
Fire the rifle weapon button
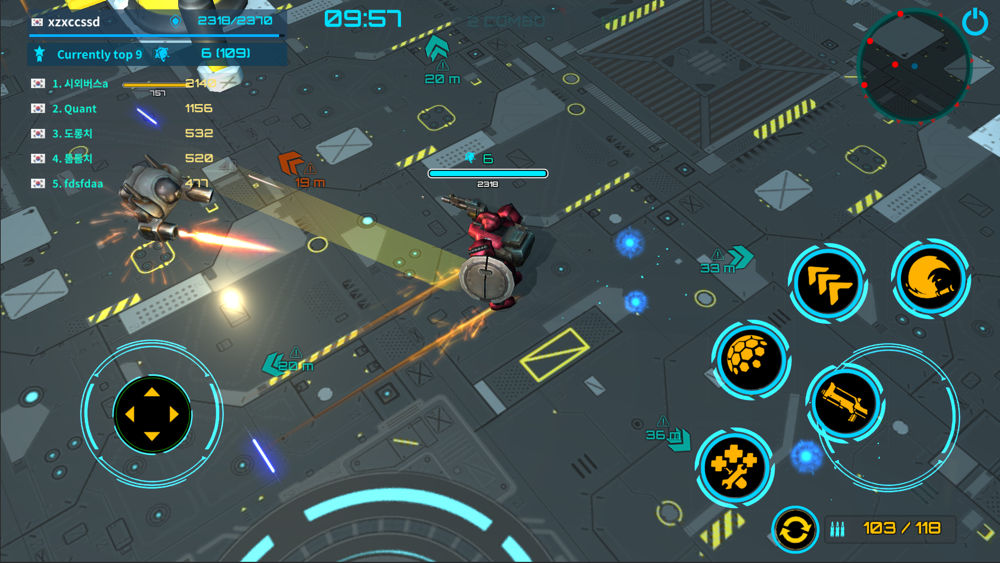[x=844, y=403]
